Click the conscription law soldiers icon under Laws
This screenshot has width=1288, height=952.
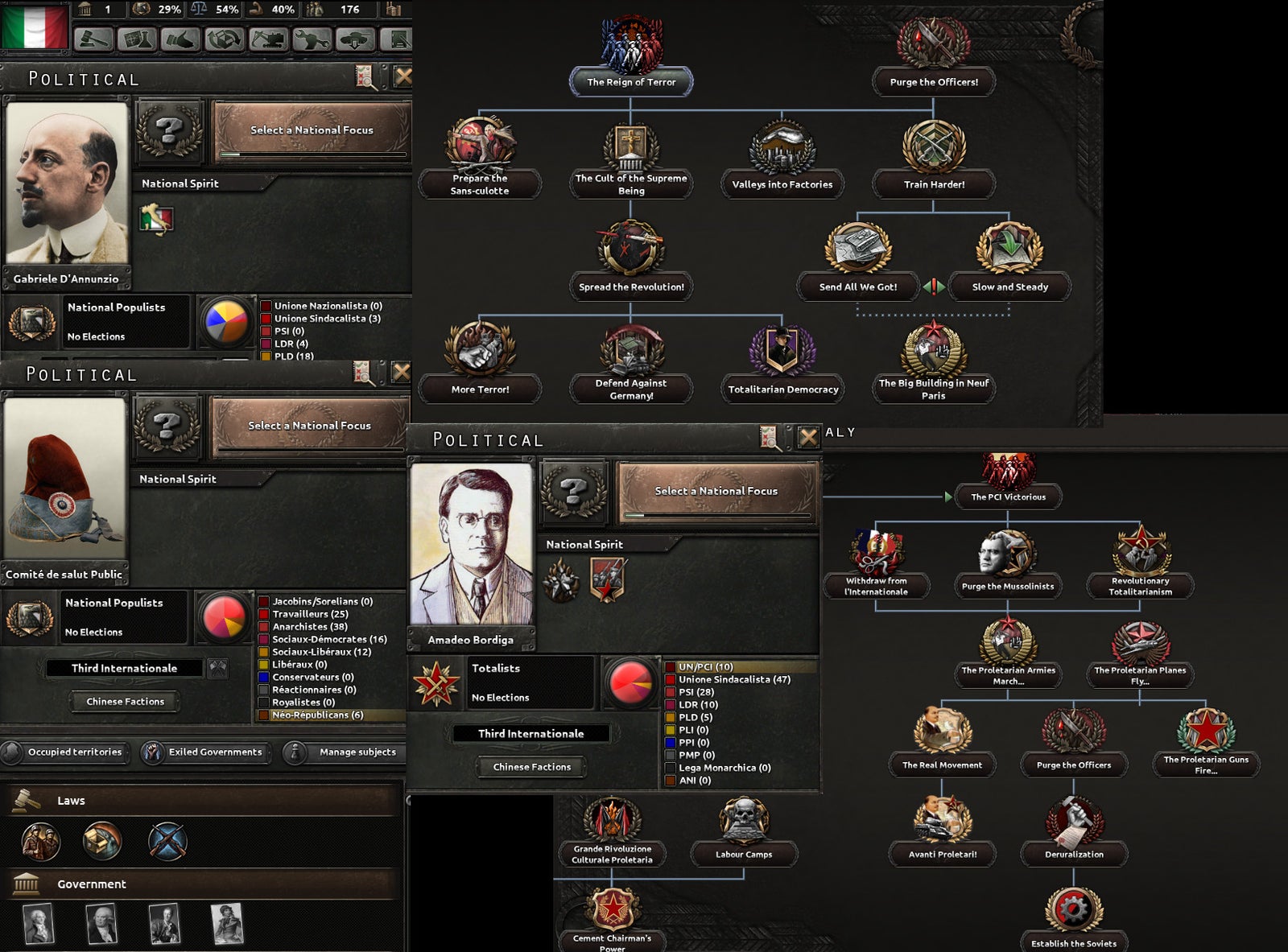(x=40, y=840)
